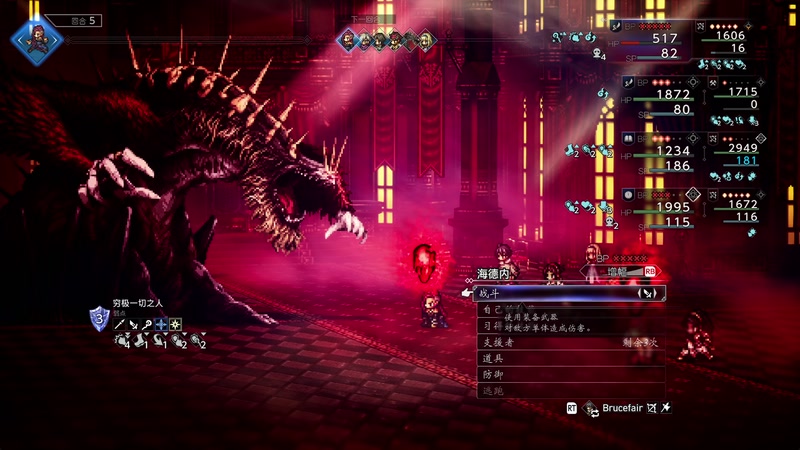Screen dimensions: 800x450
Task: Click the ice weakness icon
Action: pos(161,324)
